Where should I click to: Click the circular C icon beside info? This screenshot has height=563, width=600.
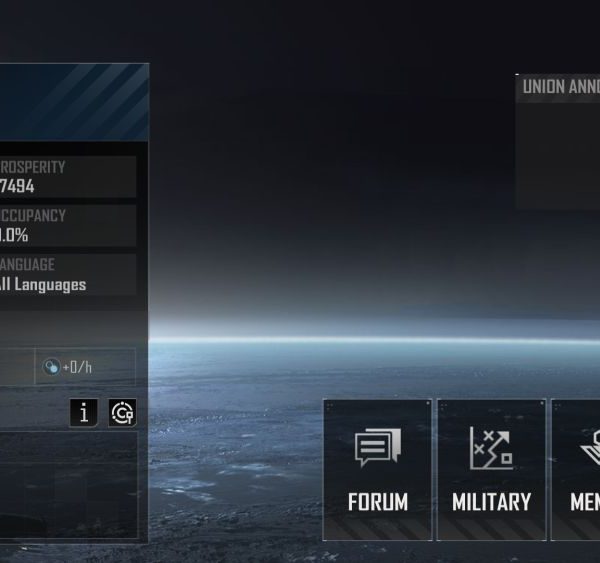pos(122,413)
